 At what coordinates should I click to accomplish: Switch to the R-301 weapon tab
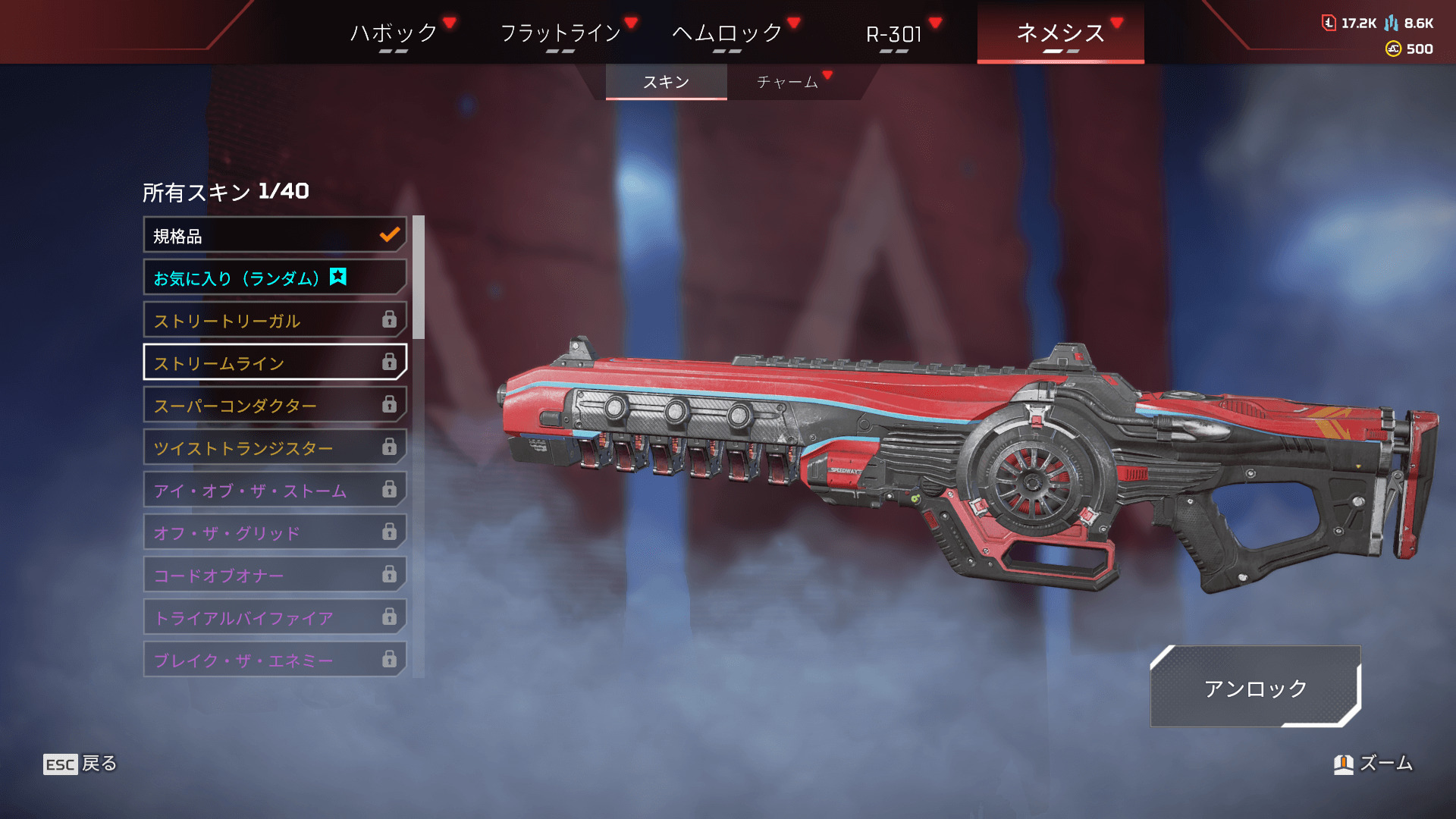(x=894, y=34)
